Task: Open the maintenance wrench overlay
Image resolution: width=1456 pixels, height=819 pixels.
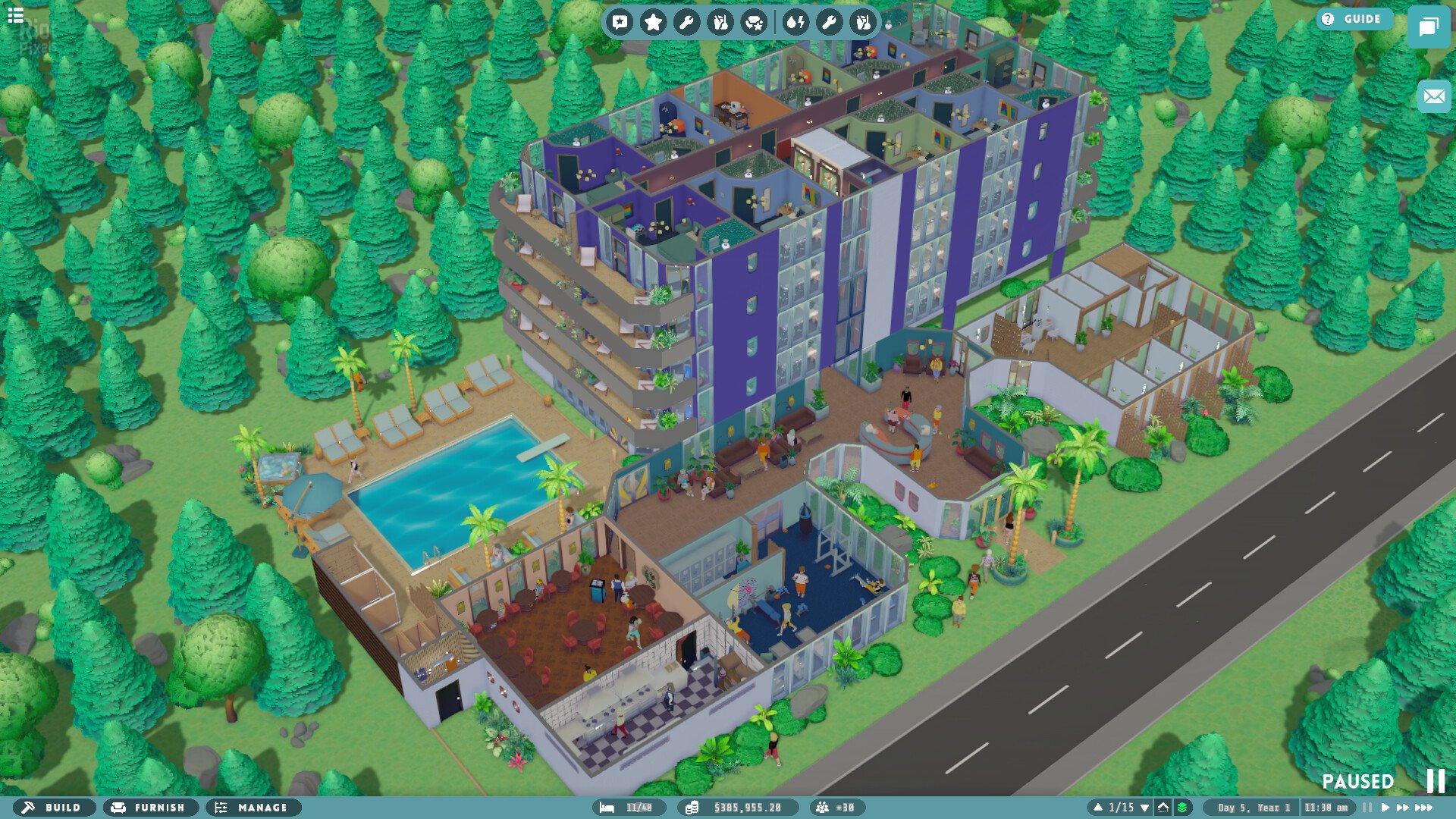Action: click(x=687, y=23)
